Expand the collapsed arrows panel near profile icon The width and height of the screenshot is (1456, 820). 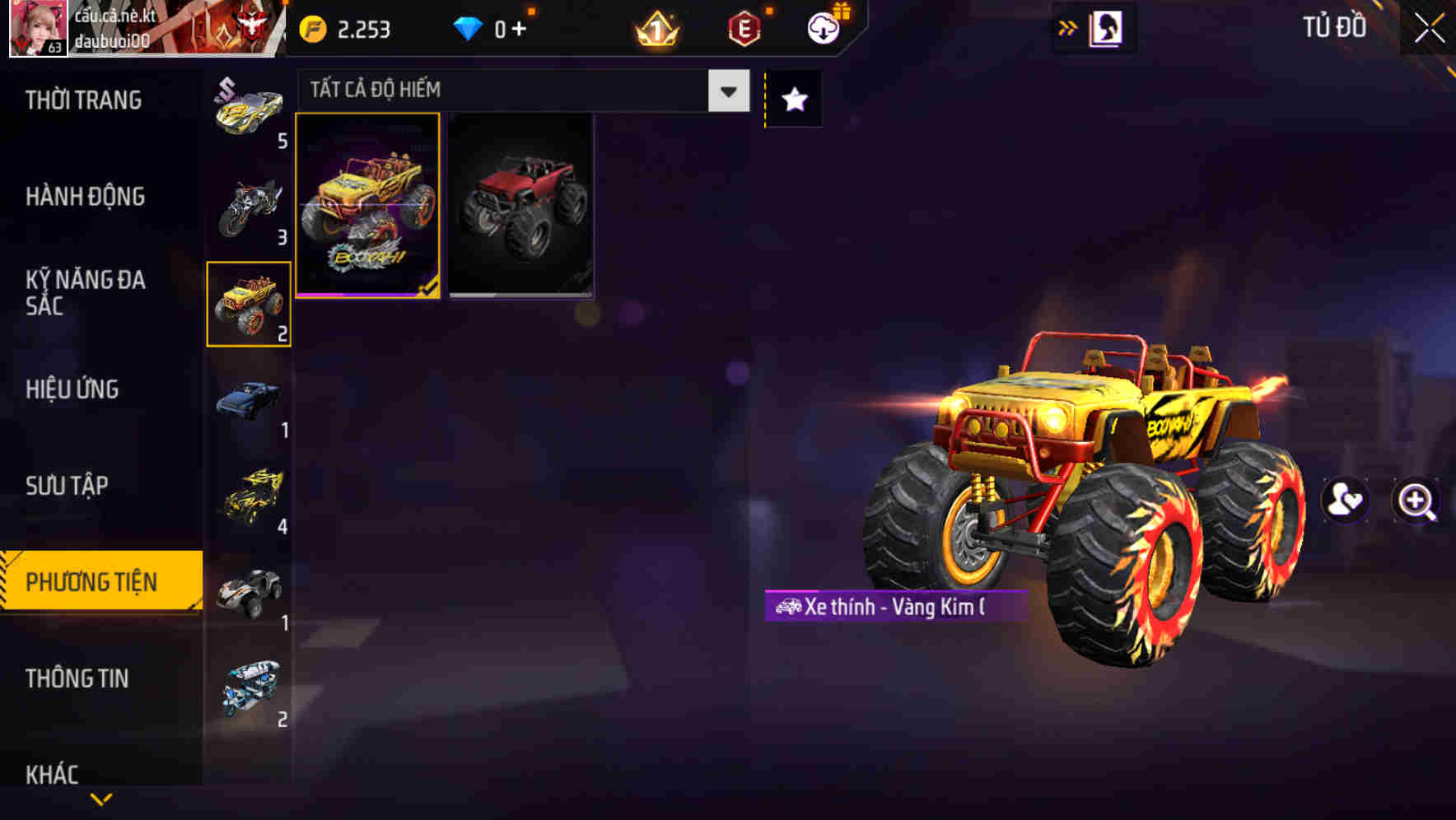[x=1068, y=27]
